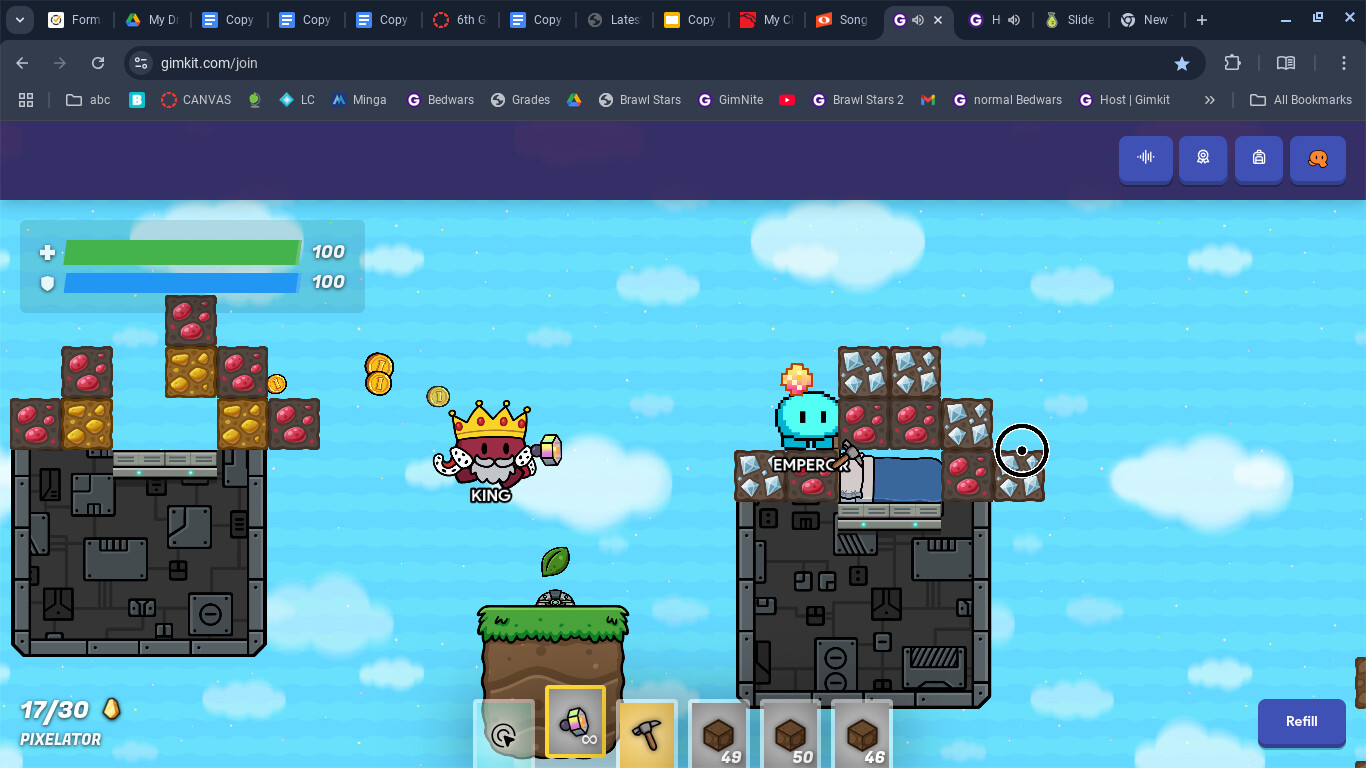Open the sound waveform settings button

[x=1146, y=158]
